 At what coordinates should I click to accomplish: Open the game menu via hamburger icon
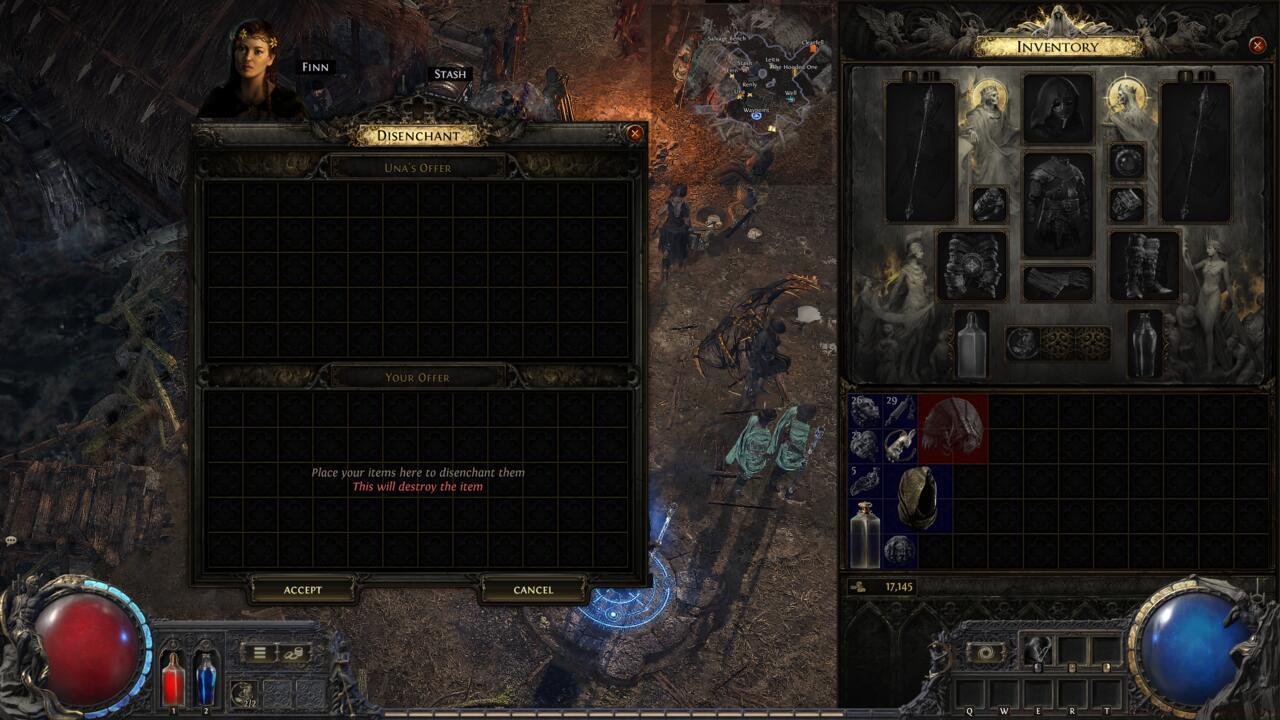coord(259,652)
